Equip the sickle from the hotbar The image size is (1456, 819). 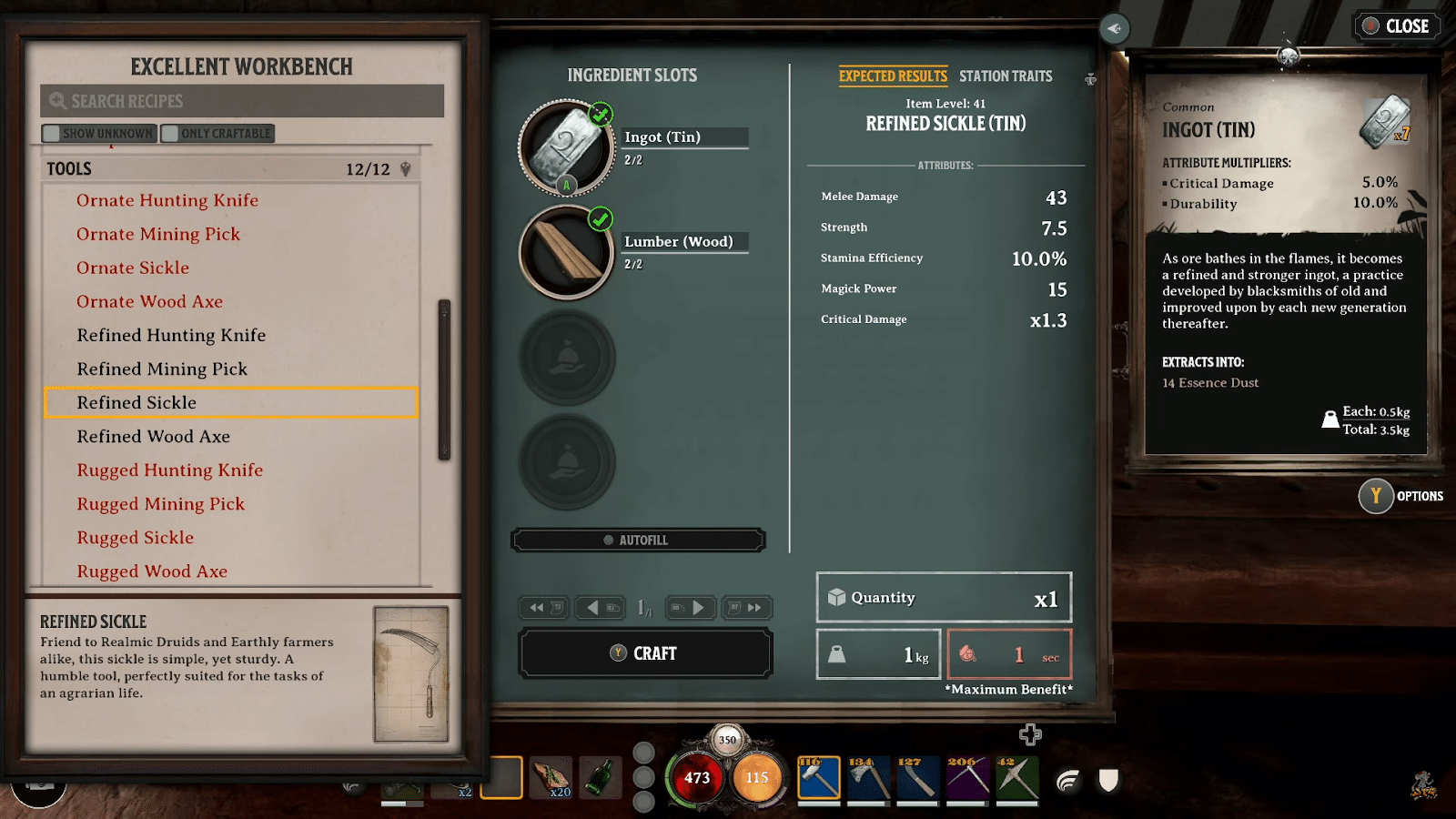pyautogui.click(x=919, y=778)
